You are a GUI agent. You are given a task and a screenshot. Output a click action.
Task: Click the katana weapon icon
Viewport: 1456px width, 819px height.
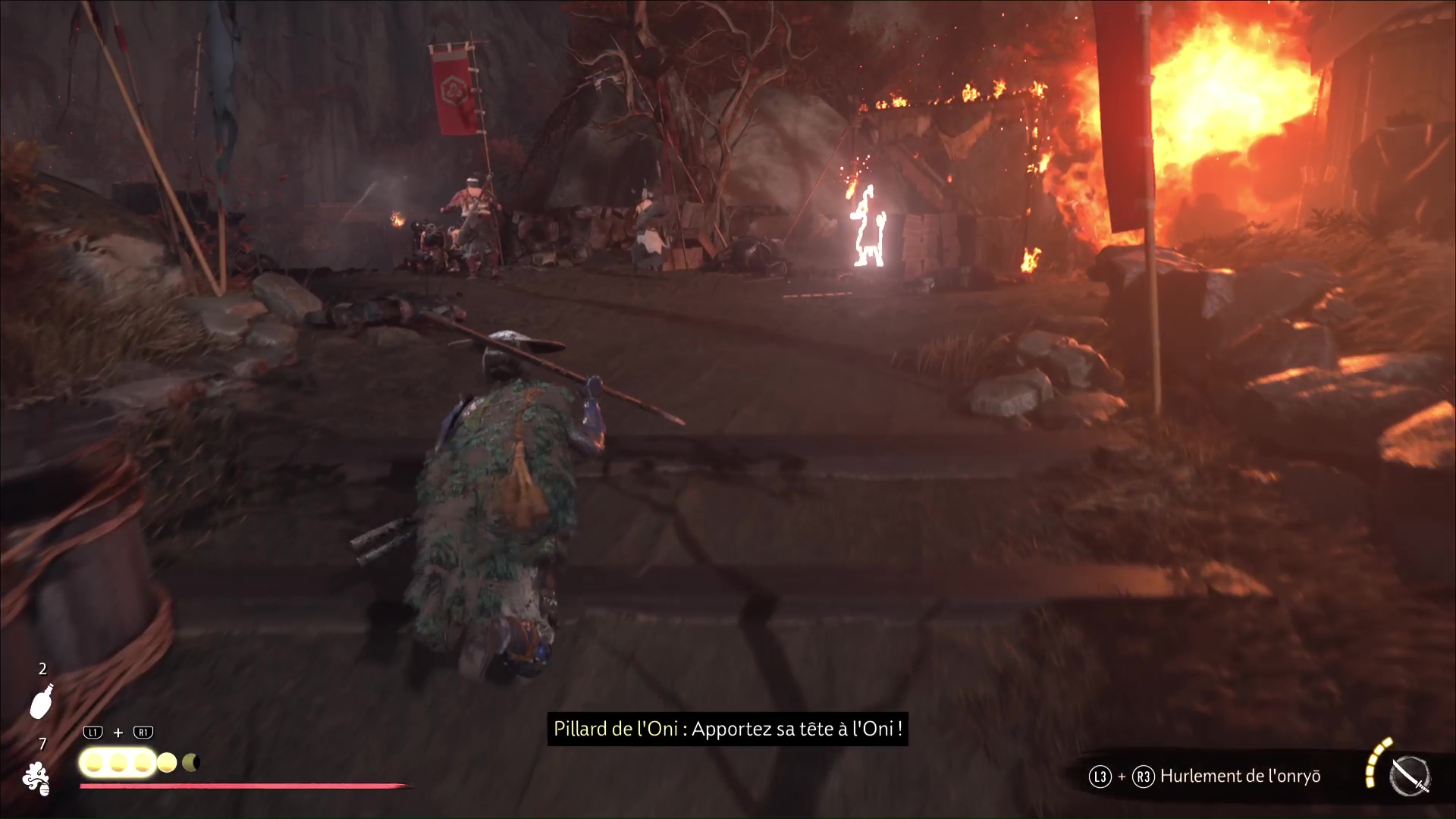point(1409,777)
